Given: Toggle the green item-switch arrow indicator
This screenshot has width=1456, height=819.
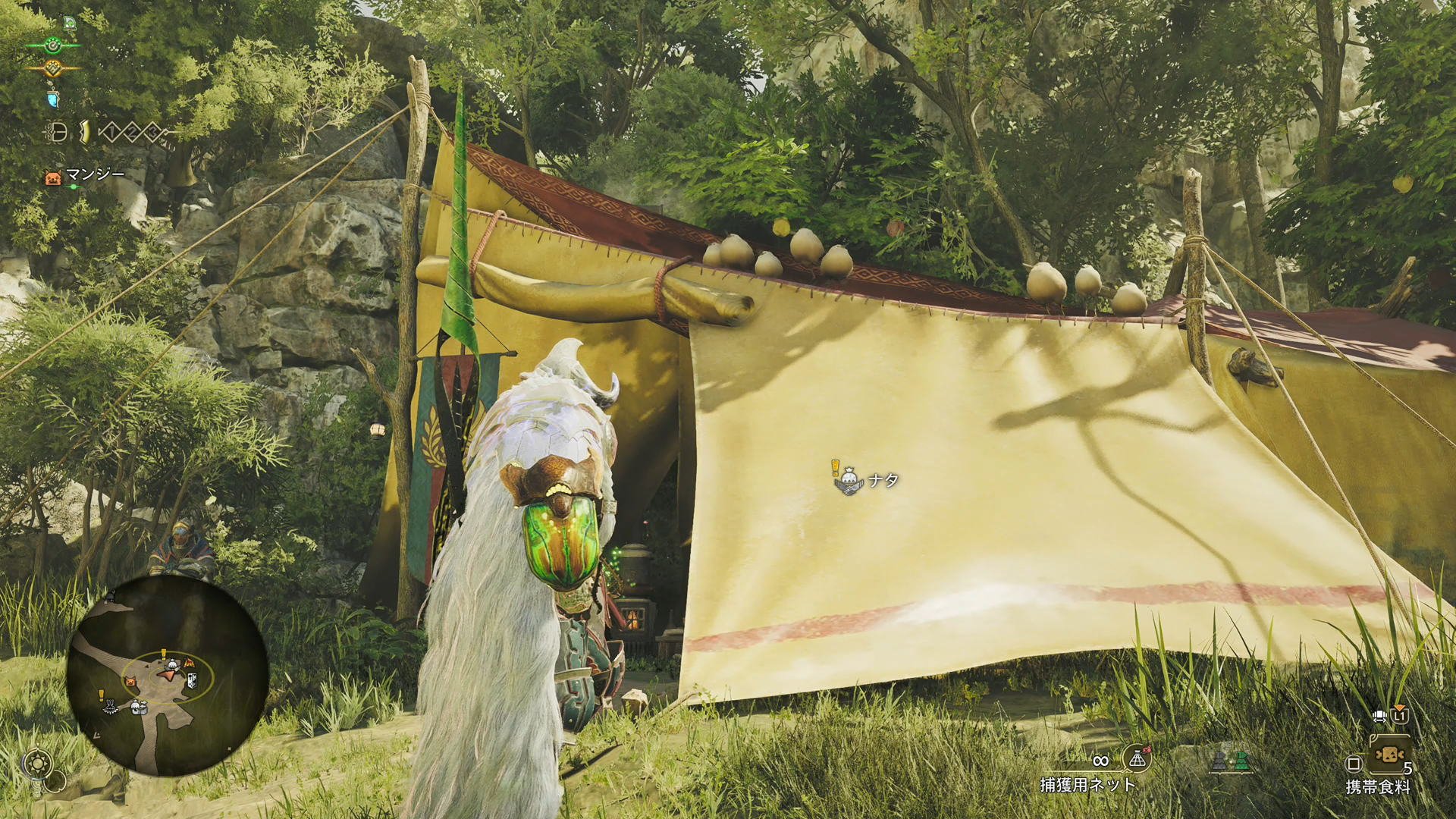Looking at the screenshot, I should pyautogui.click(x=1241, y=761).
